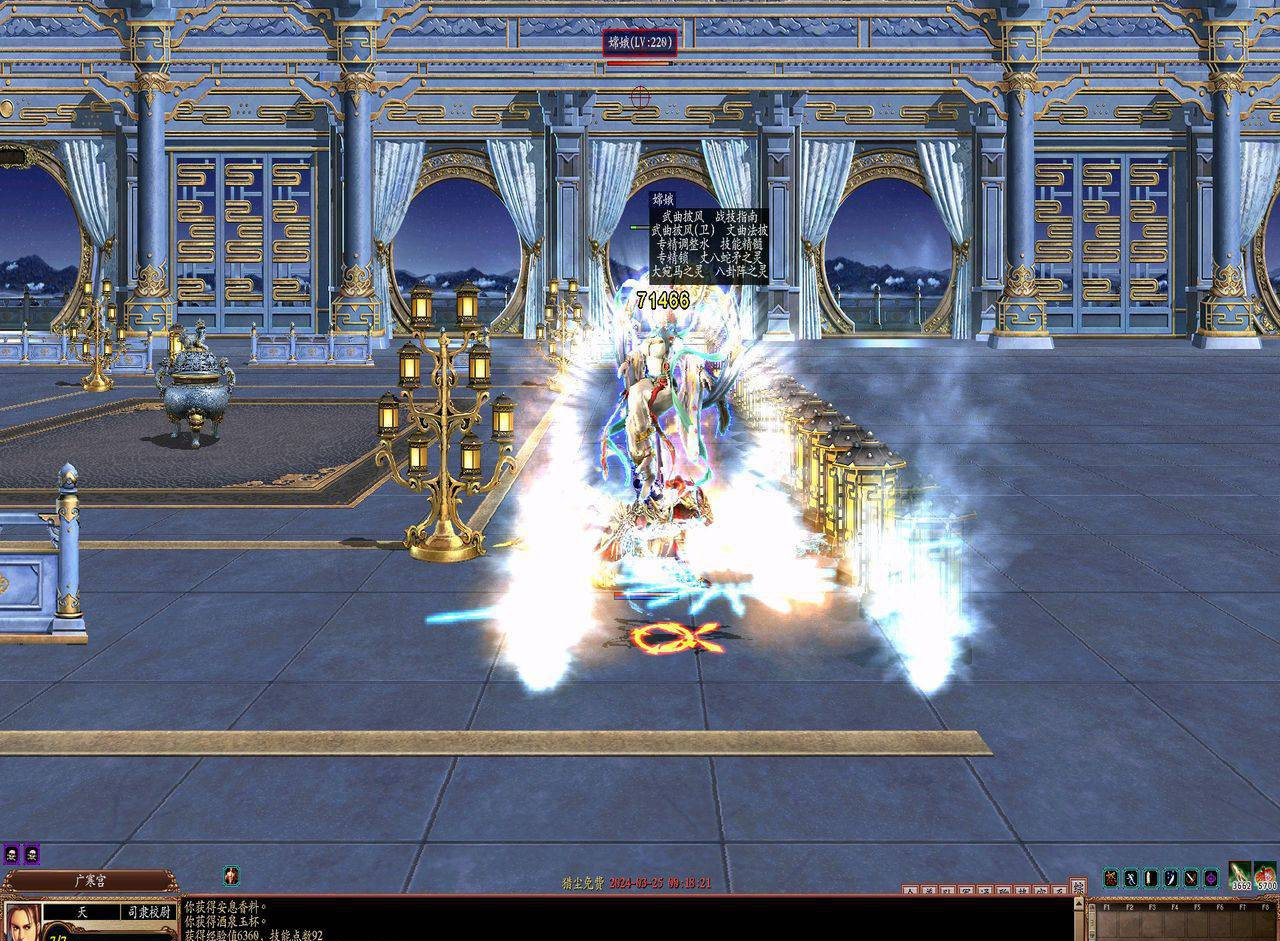Image resolution: width=1280 pixels, height=941 pixels.
Task: Select the 嫦娥 LV:220 target nameplate
Action: (640, 43)
